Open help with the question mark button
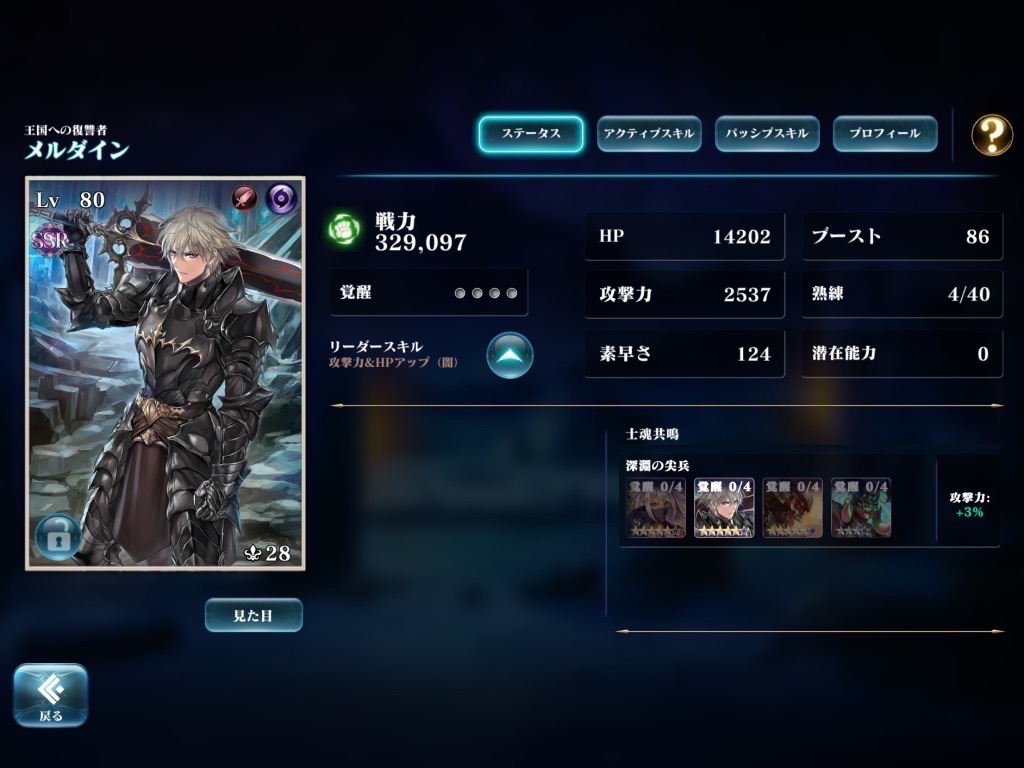The width and height of the screenshot is (1024, 768). click(991, 134)
